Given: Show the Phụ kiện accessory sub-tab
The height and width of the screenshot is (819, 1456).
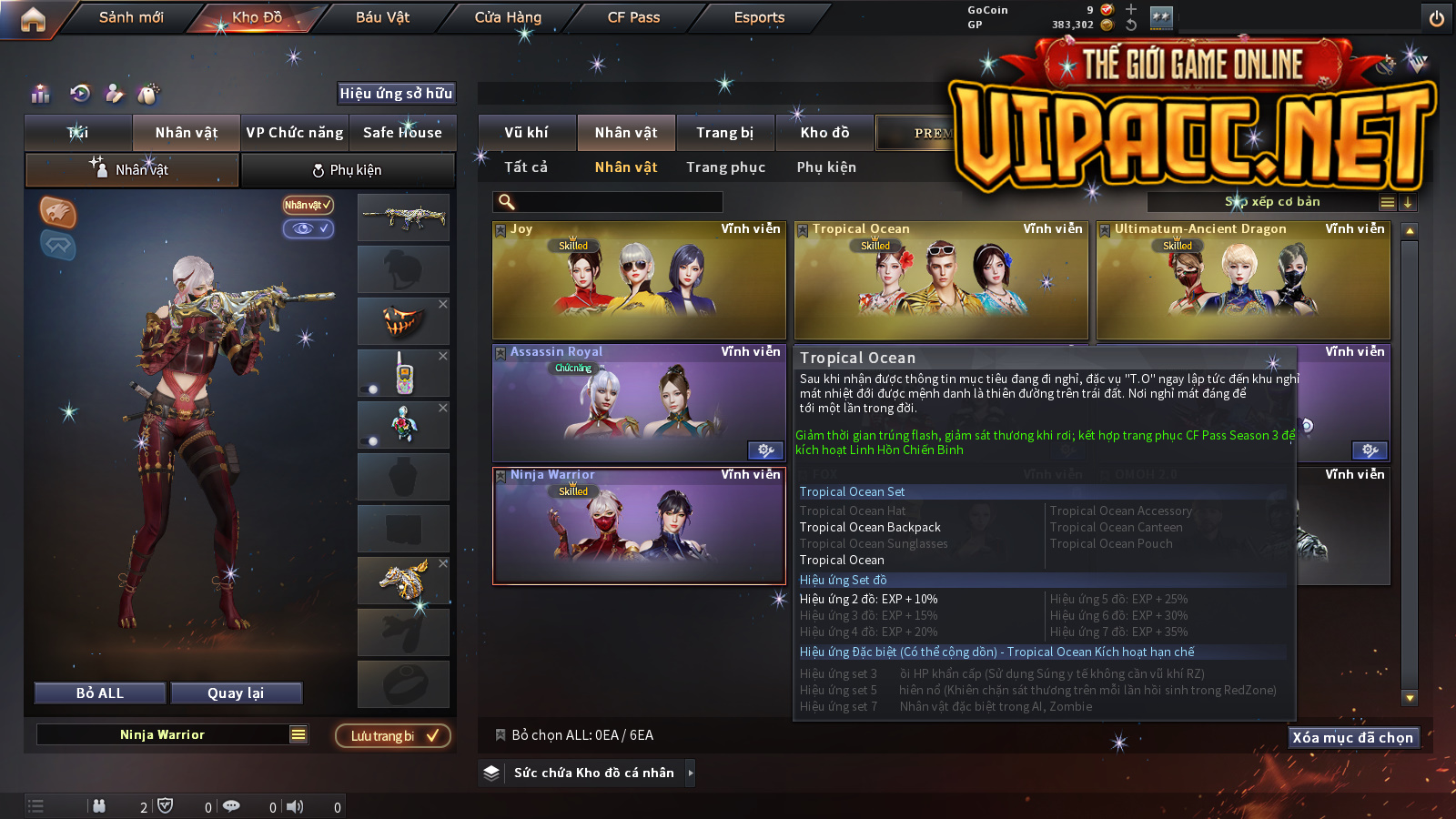Looking at the screenshot, I should pos(347,170).
